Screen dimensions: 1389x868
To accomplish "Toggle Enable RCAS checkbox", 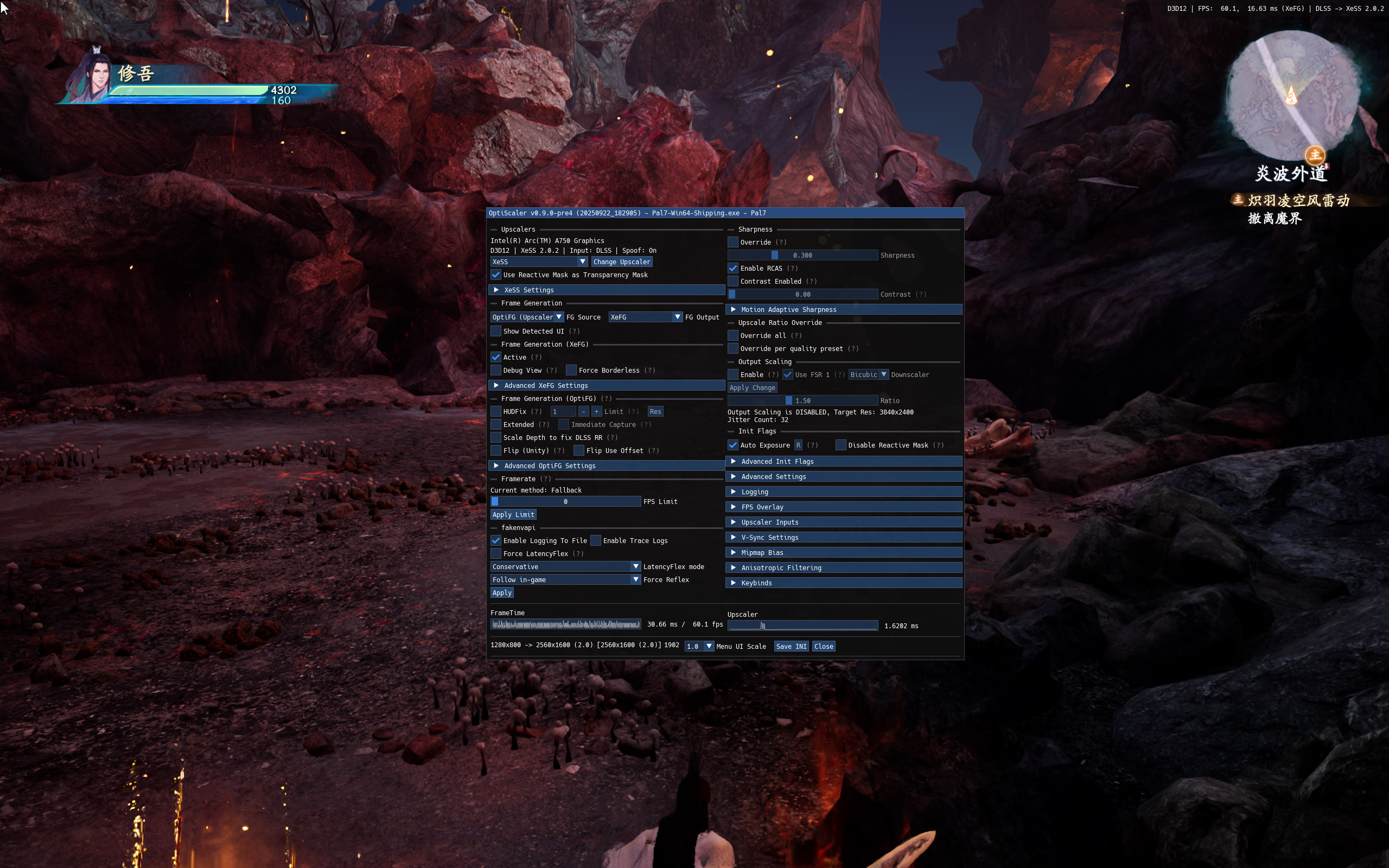I will [733, 268].
